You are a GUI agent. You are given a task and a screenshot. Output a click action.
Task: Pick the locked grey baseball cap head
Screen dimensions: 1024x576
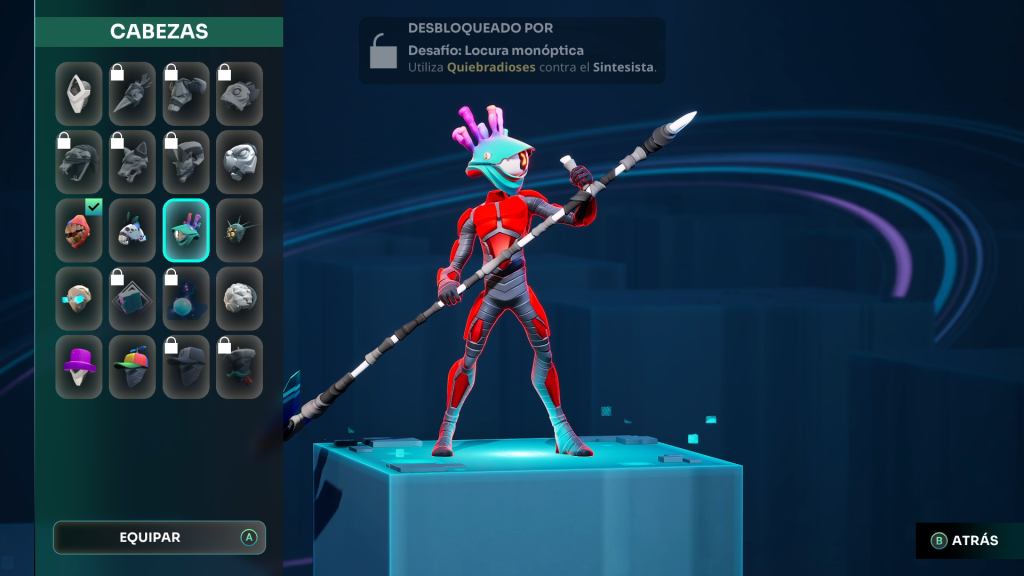186,366
